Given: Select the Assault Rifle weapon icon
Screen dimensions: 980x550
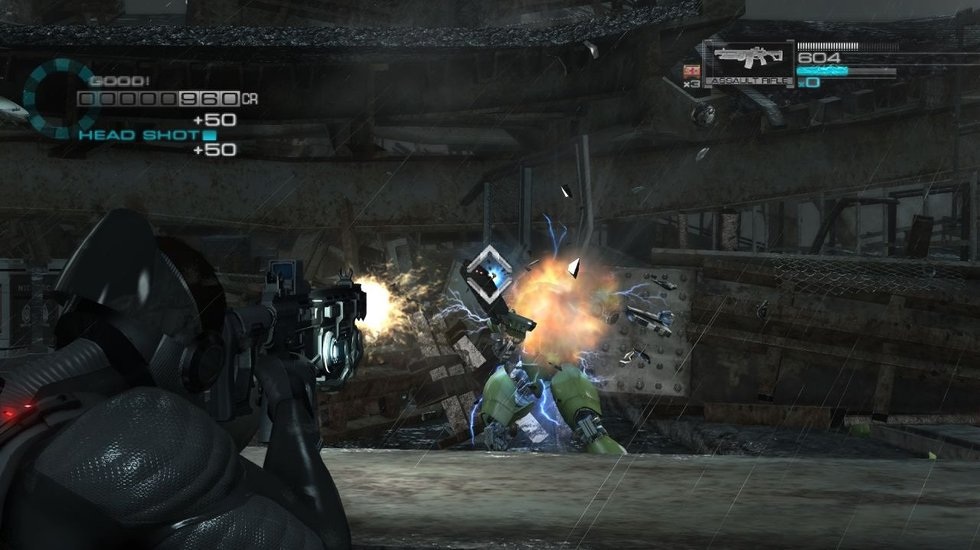Looking at the screenshot, I should point(748,62).
